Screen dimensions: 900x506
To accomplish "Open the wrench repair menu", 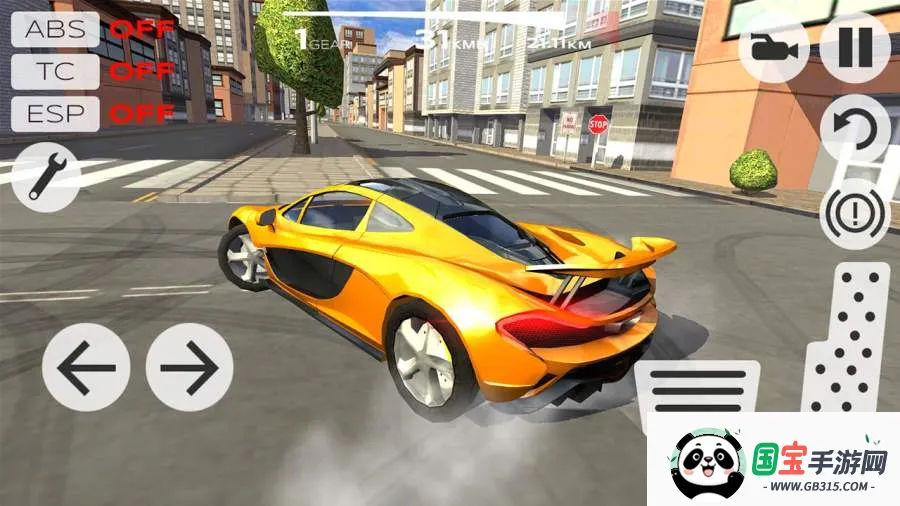I will [x=47, y=177].
